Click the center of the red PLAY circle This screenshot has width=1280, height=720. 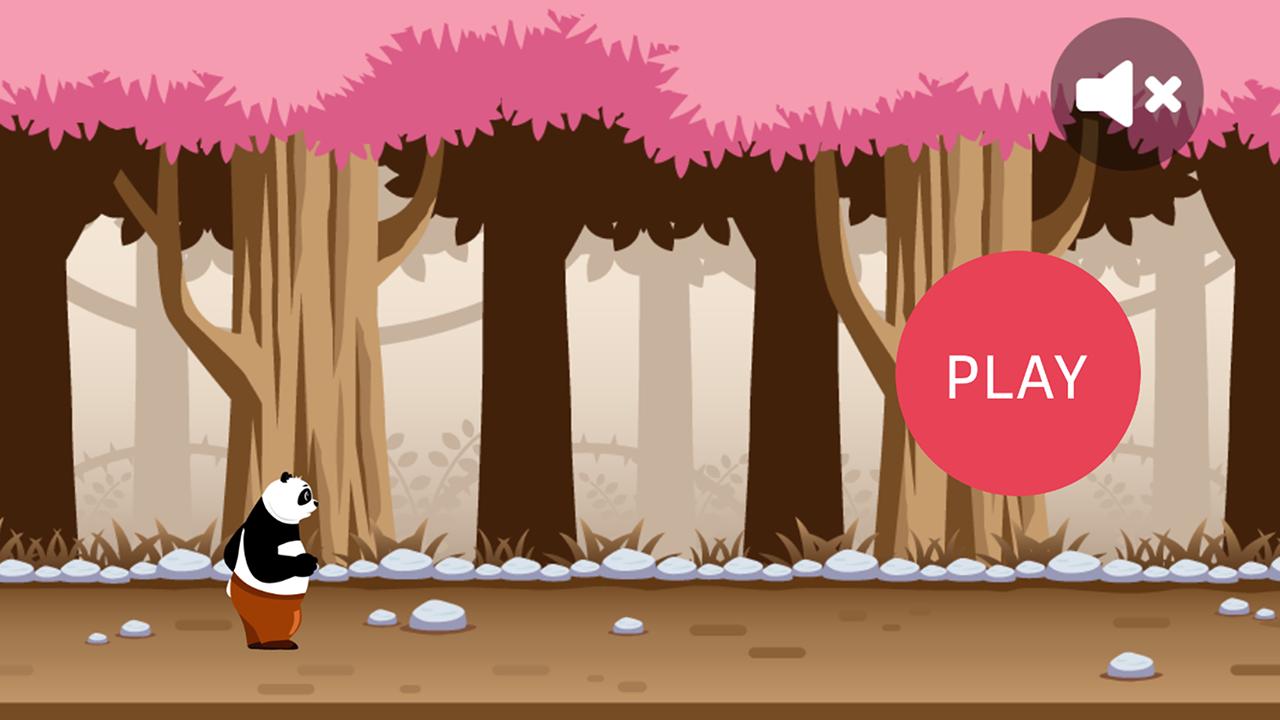click(1016, 375)
